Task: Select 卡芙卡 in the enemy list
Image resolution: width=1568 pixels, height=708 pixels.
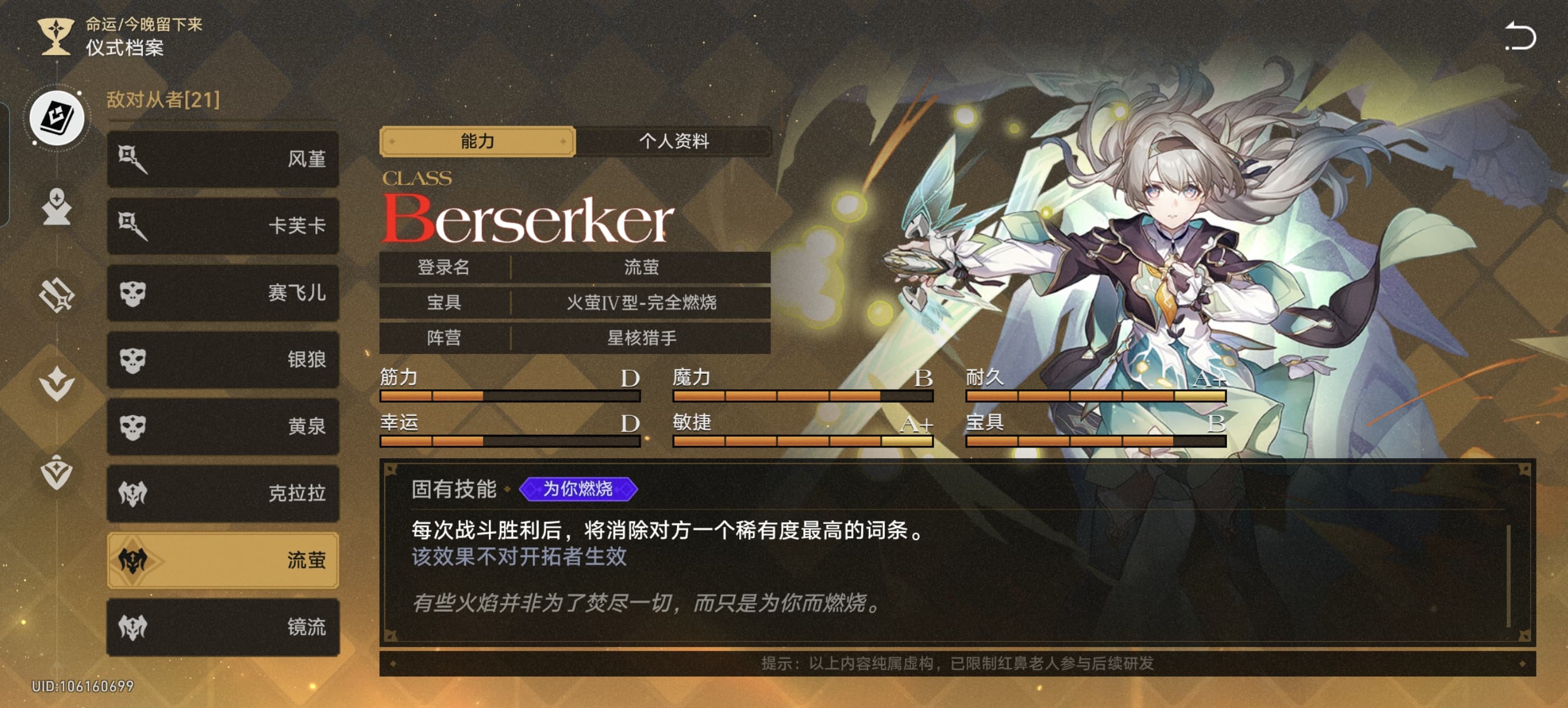Action: tap(223, 226)
